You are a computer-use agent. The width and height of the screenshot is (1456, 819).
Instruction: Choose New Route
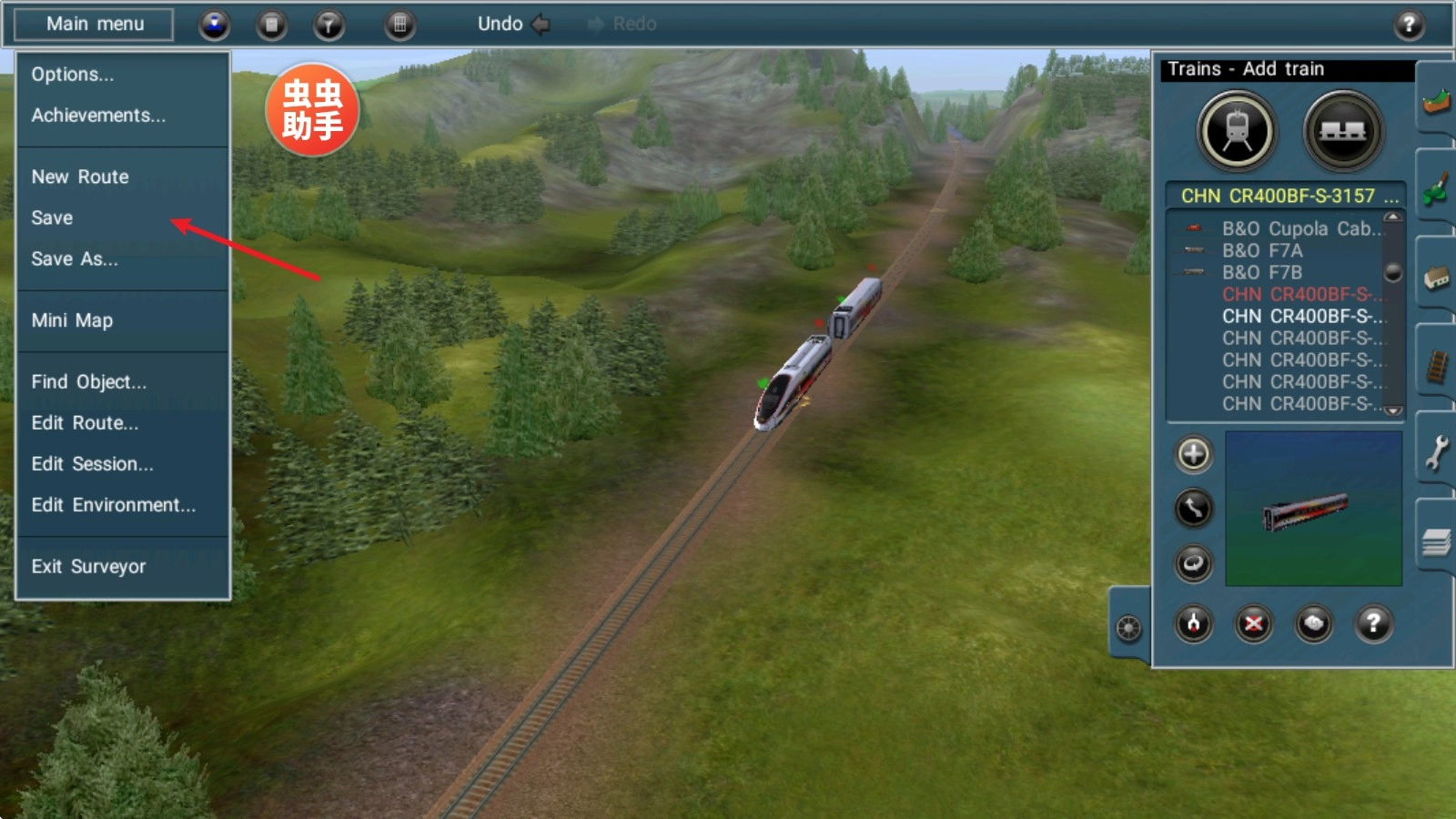coord(80,177)
